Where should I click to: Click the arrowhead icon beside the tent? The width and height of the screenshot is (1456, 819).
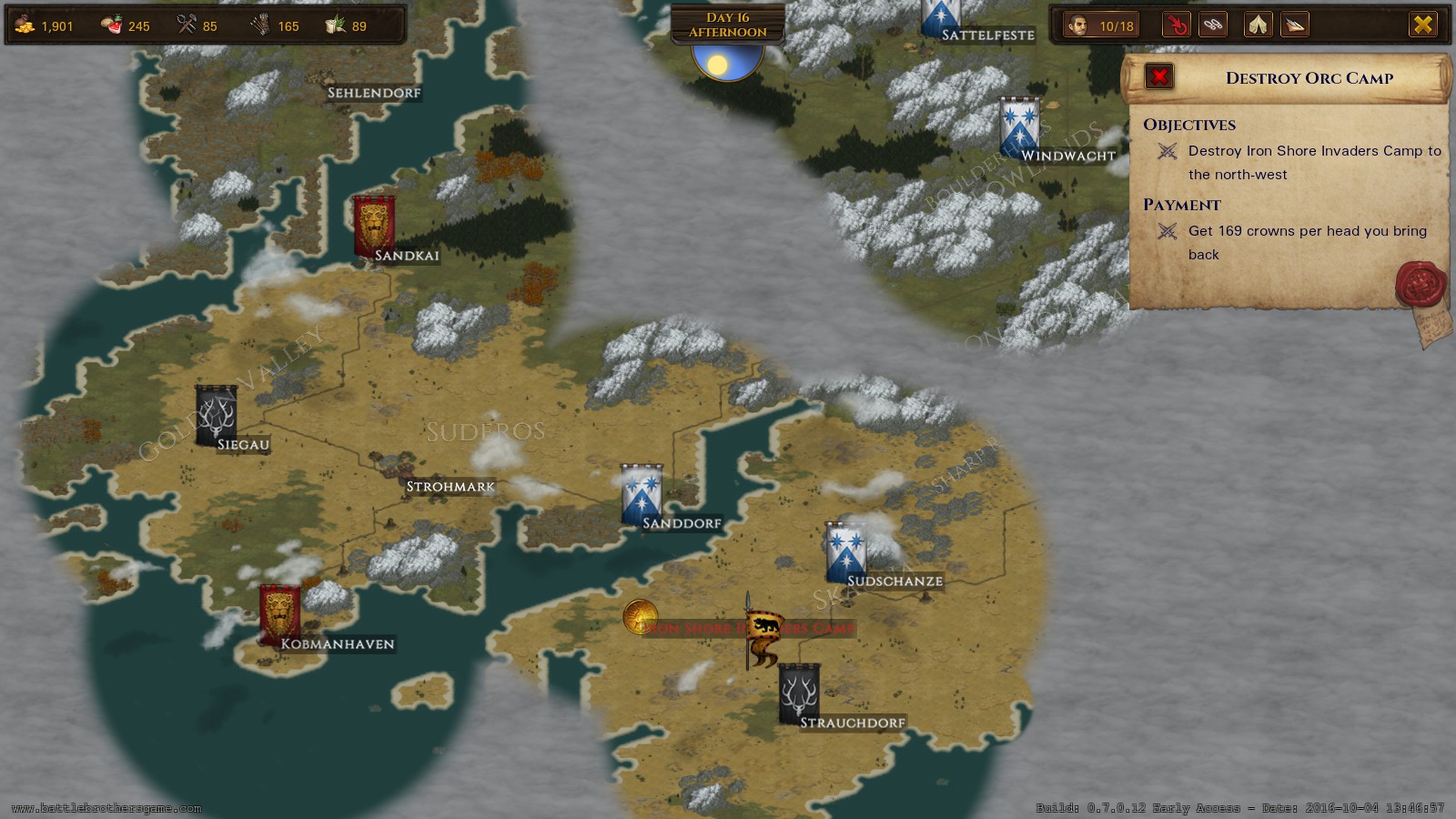click(1295, 25)
